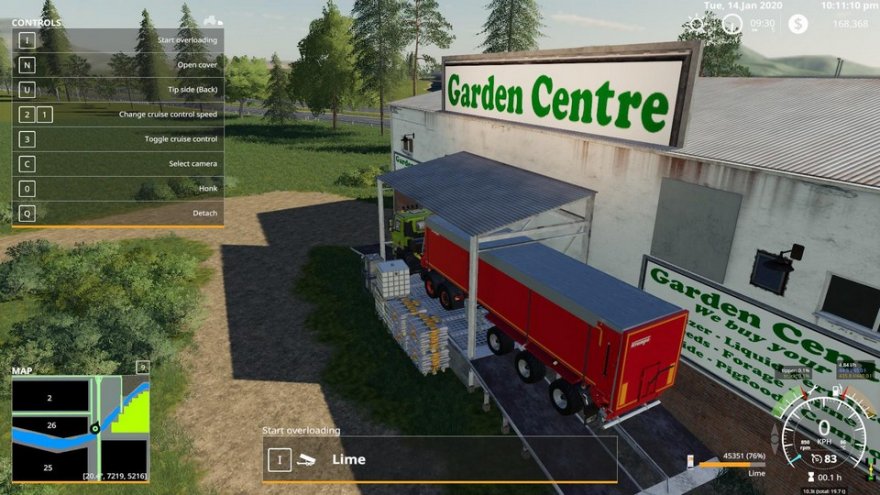The width and height of the screenshot is (880, 495).
Task: Select the Tip side (Back) entry
Action: [118, 89]
